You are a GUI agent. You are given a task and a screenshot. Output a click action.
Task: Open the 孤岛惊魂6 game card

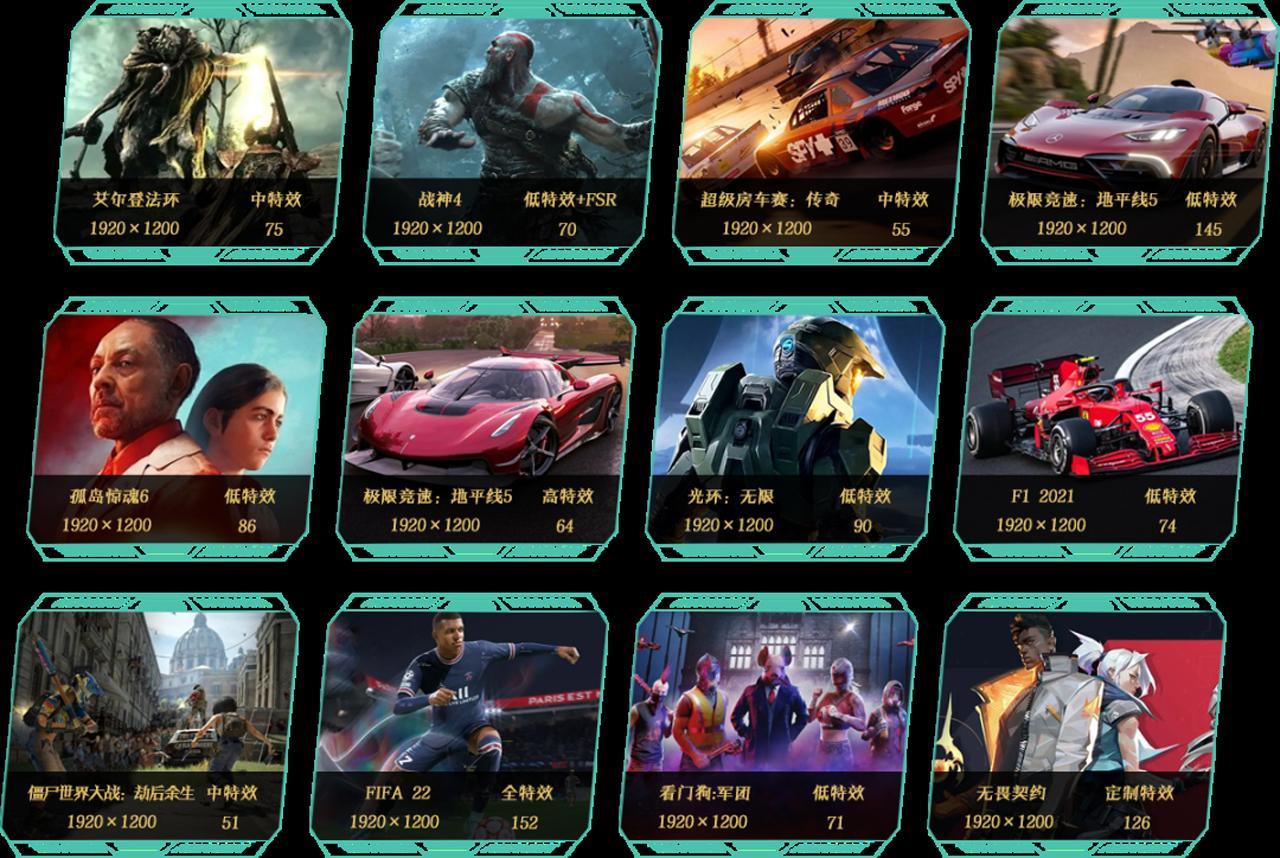177,427
